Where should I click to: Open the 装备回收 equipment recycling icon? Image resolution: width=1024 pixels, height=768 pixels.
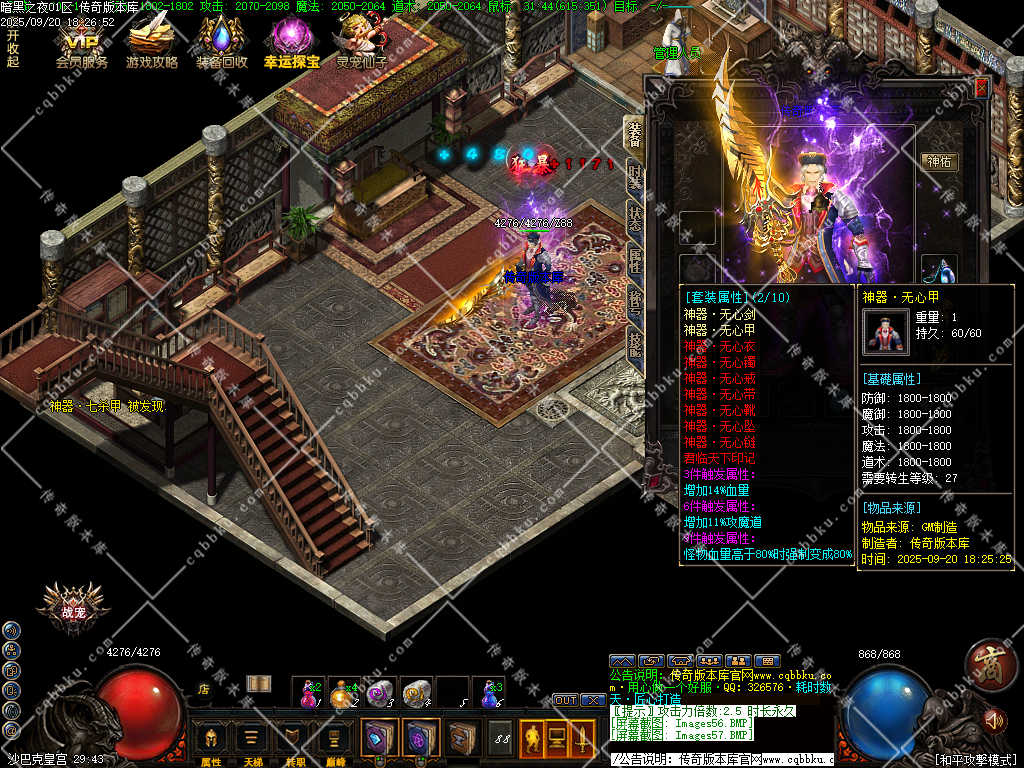click(221, 44)
